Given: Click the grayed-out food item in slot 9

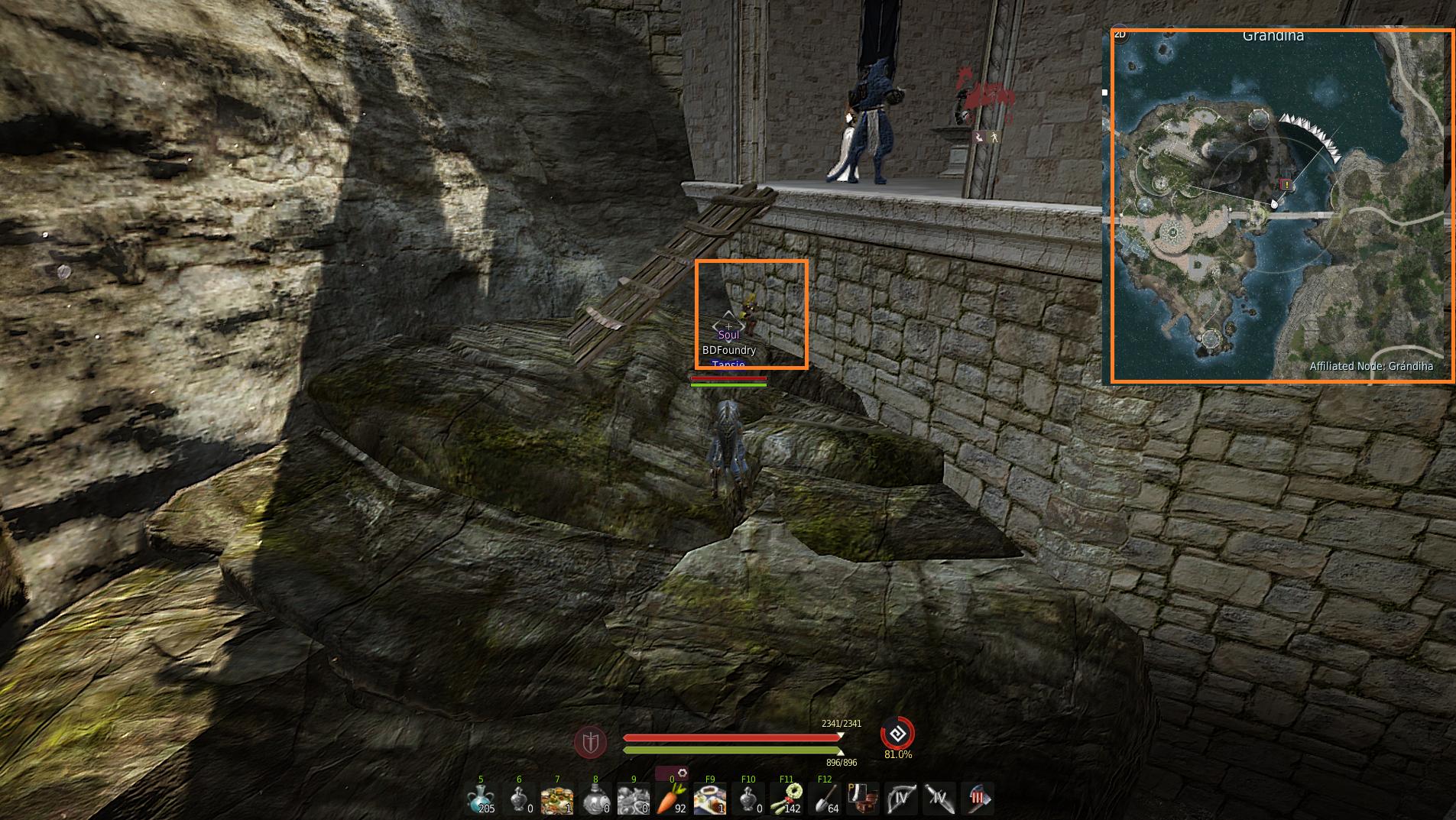Looking at the screenshot, I should pos(634,799).
